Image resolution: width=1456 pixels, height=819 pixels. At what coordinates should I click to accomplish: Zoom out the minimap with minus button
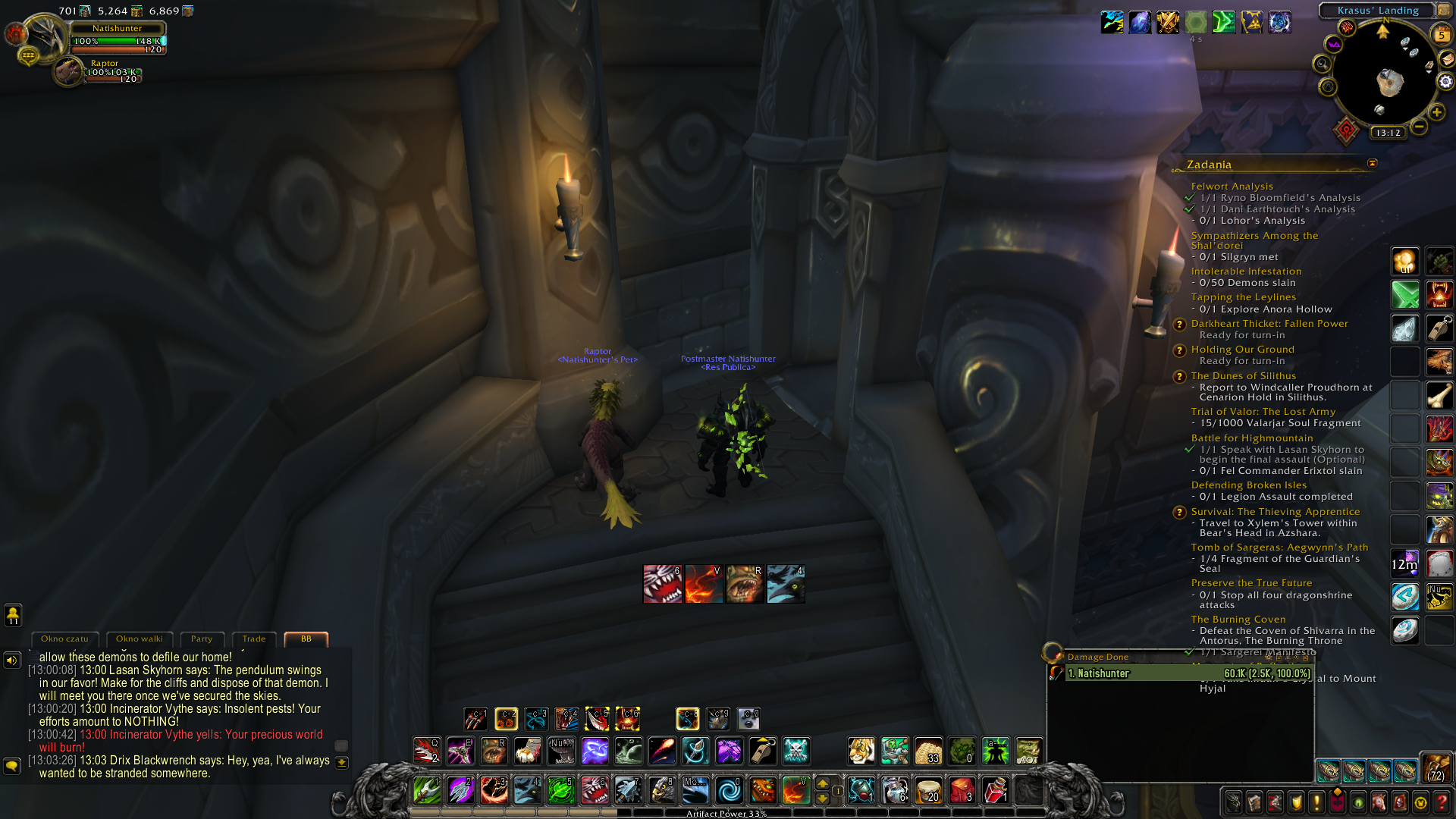[1420, 127]
